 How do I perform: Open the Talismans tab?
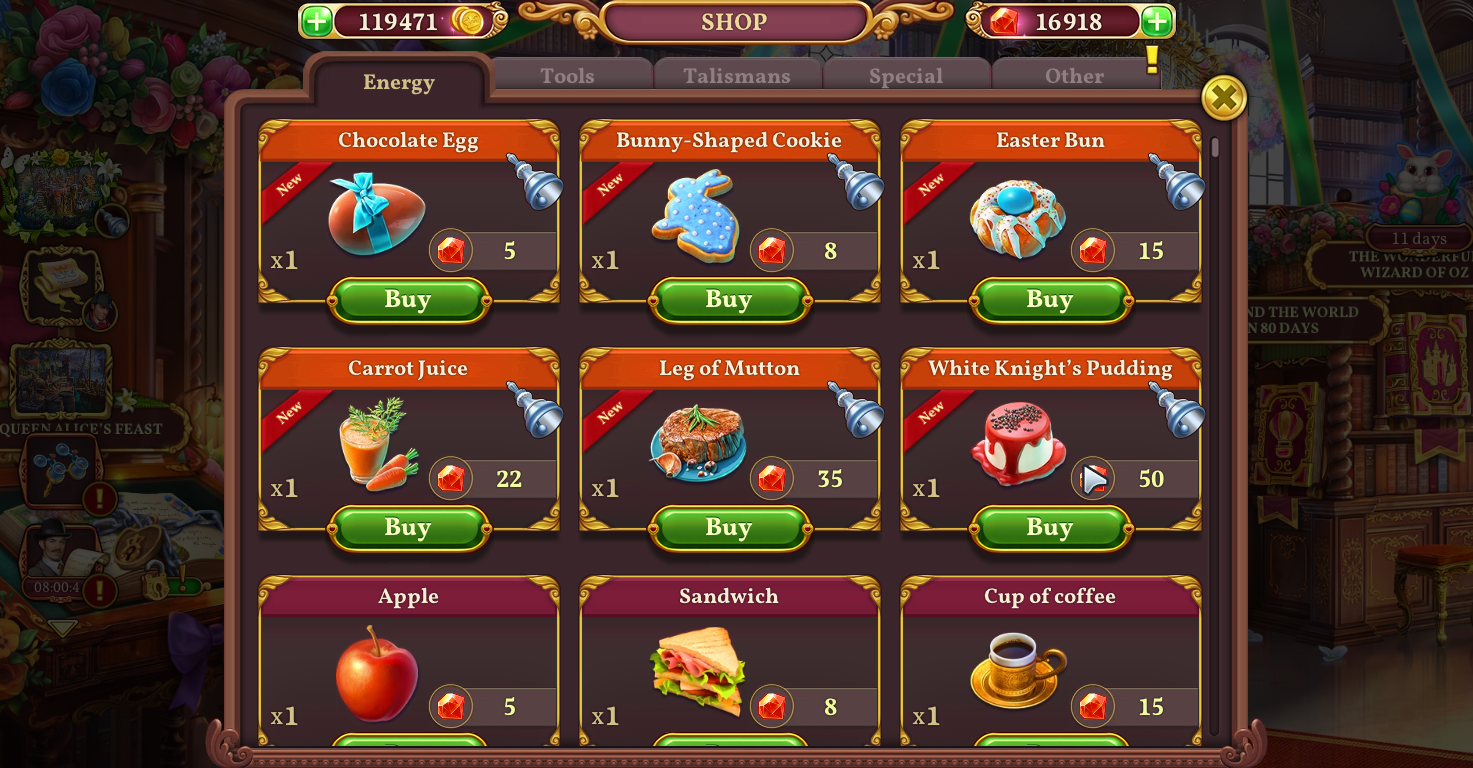tap(737, 74)
